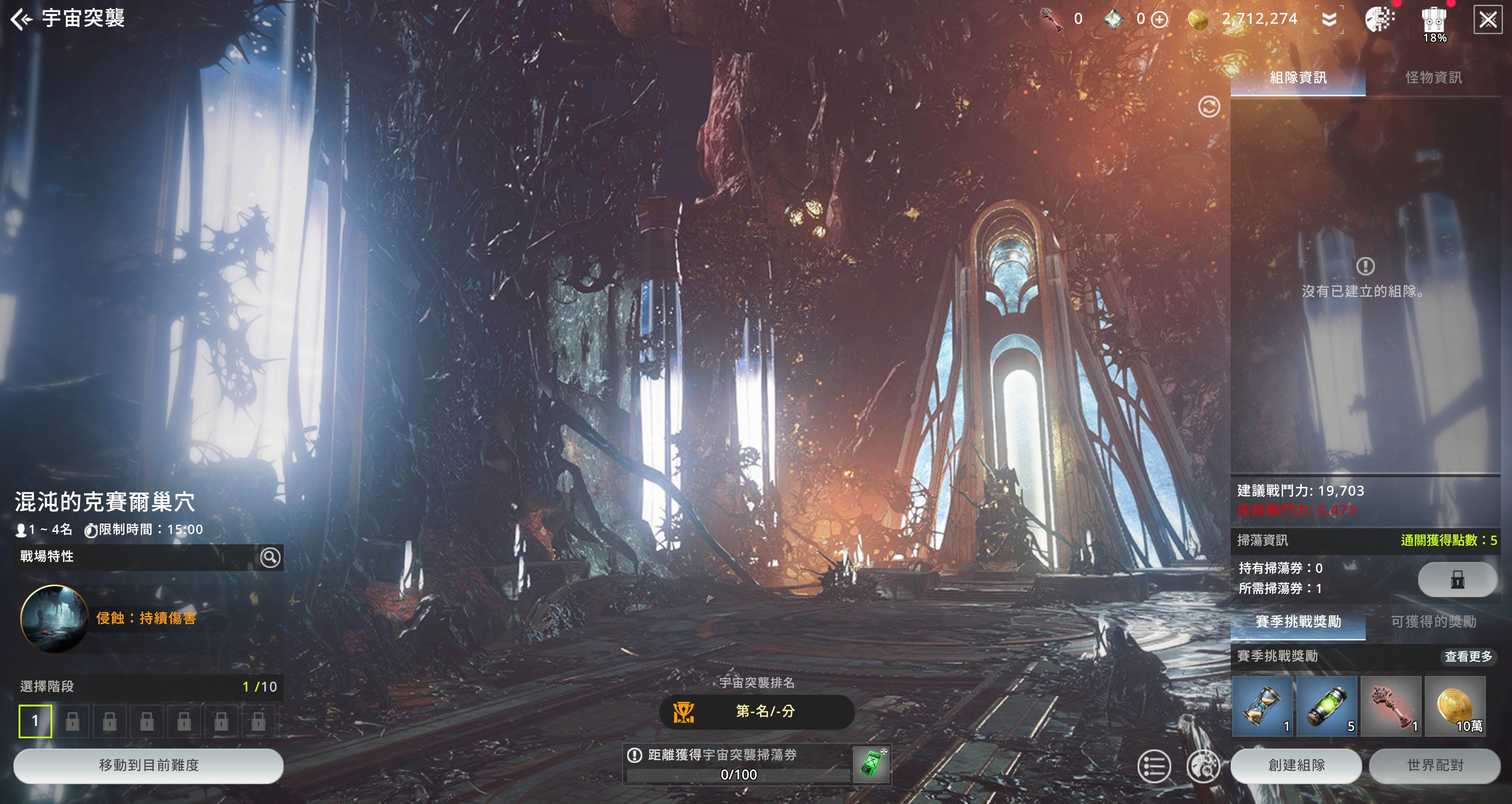Select stage 1 difficulty tile

point(35,721)
